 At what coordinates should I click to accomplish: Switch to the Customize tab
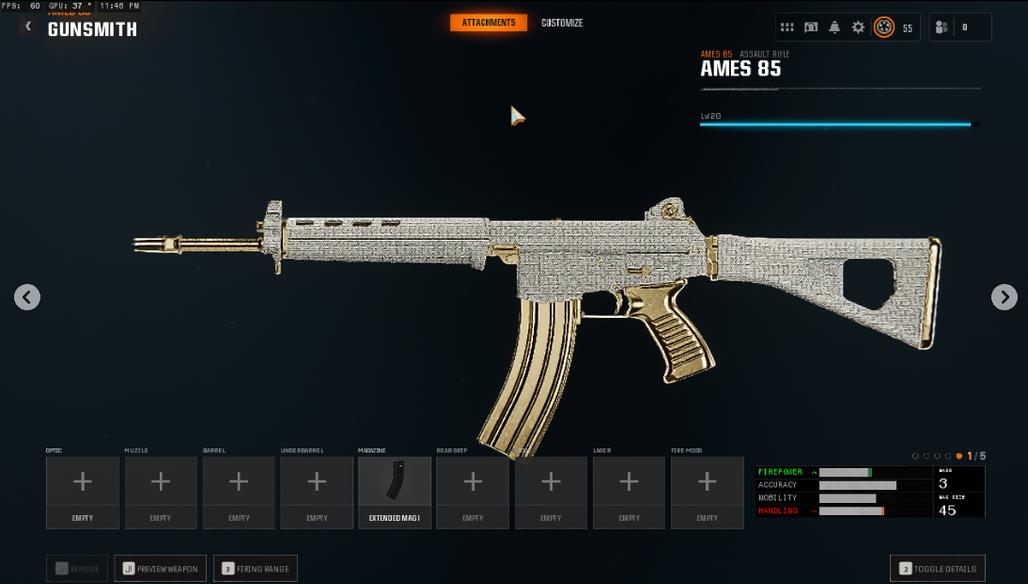[562, 23]
